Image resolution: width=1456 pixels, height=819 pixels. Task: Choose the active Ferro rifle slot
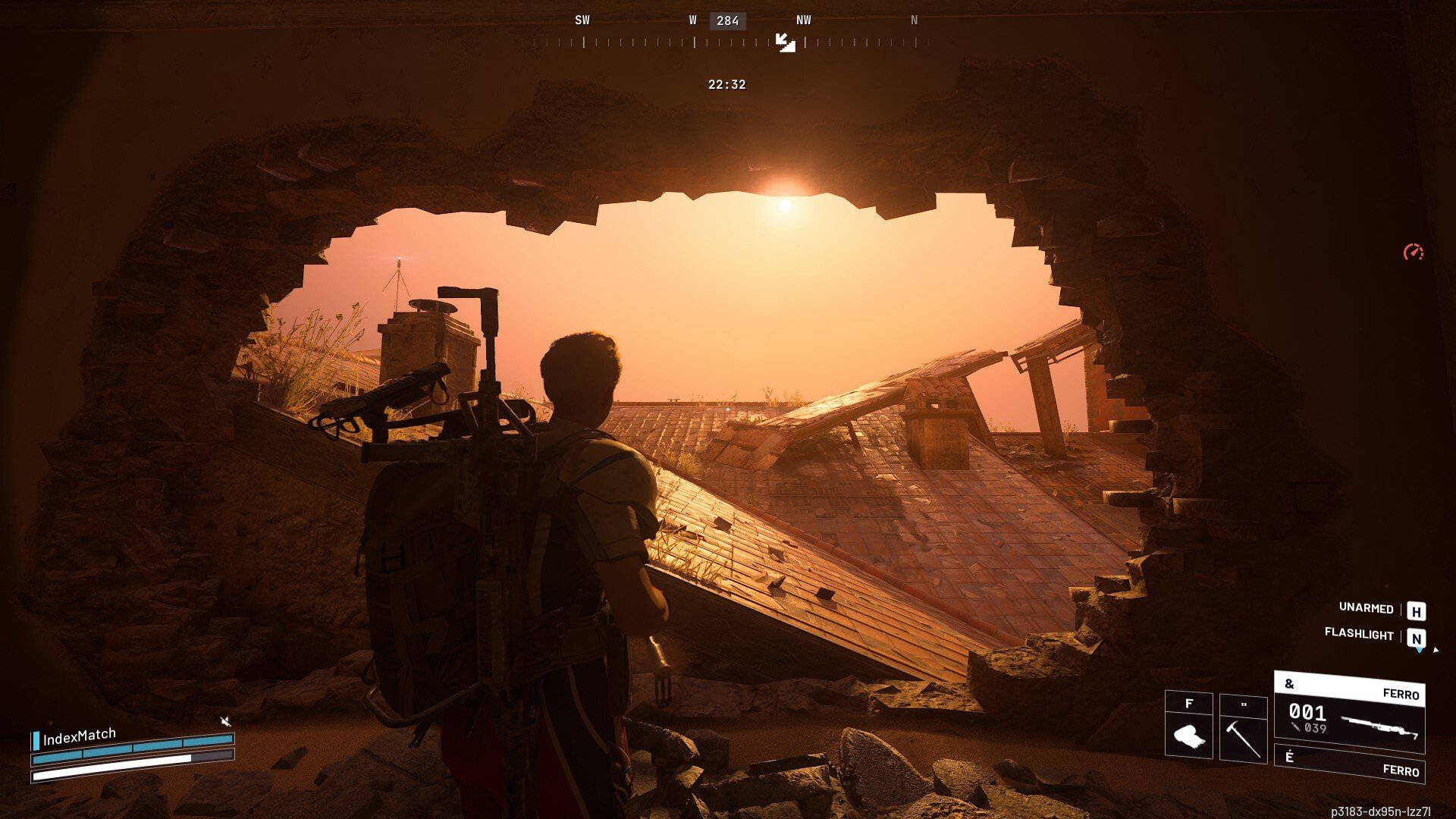pyautogui.click(x=1349, y=713)
